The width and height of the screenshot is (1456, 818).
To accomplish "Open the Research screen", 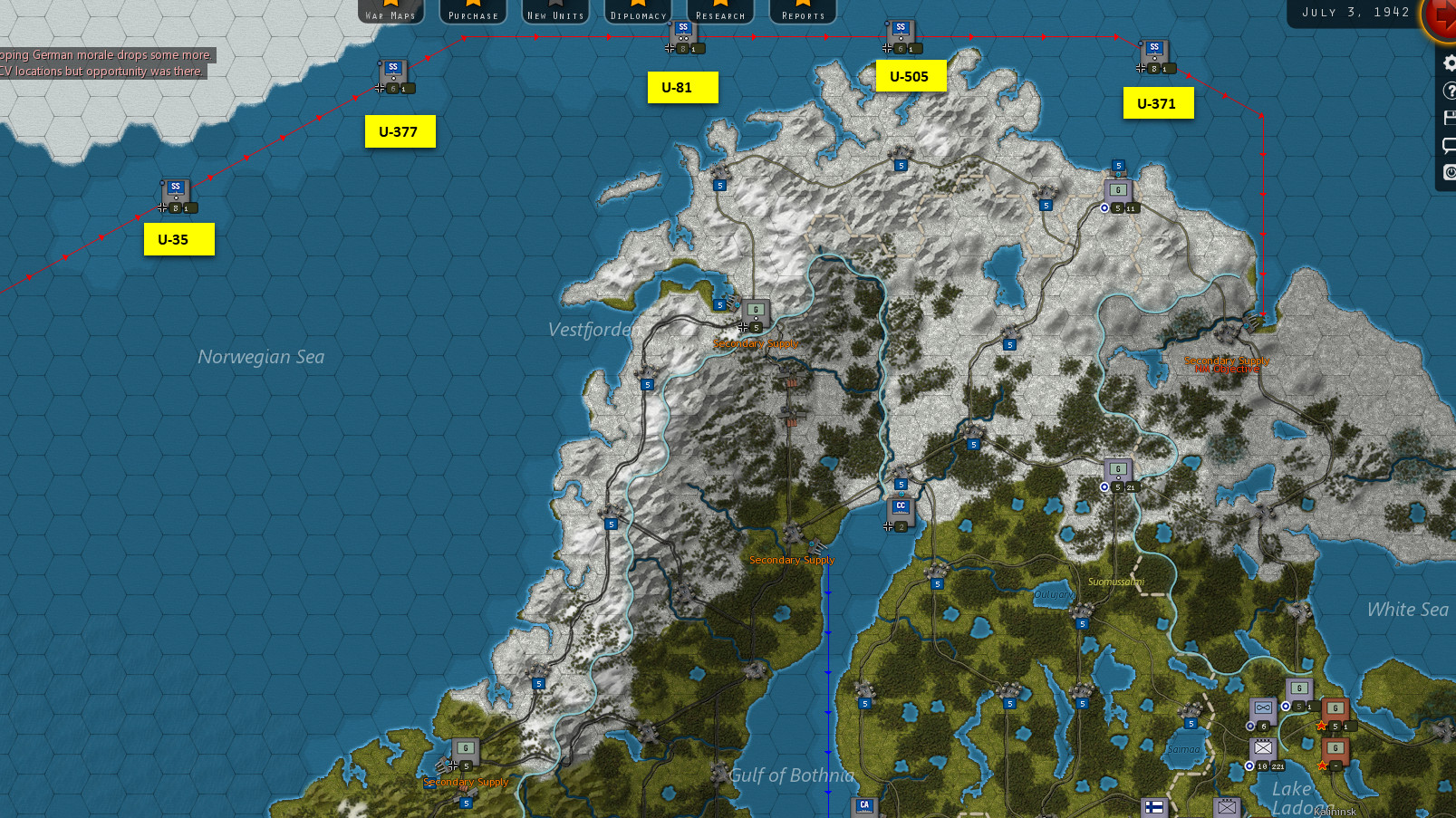I will pyautogui.click(x=720, y=11).
